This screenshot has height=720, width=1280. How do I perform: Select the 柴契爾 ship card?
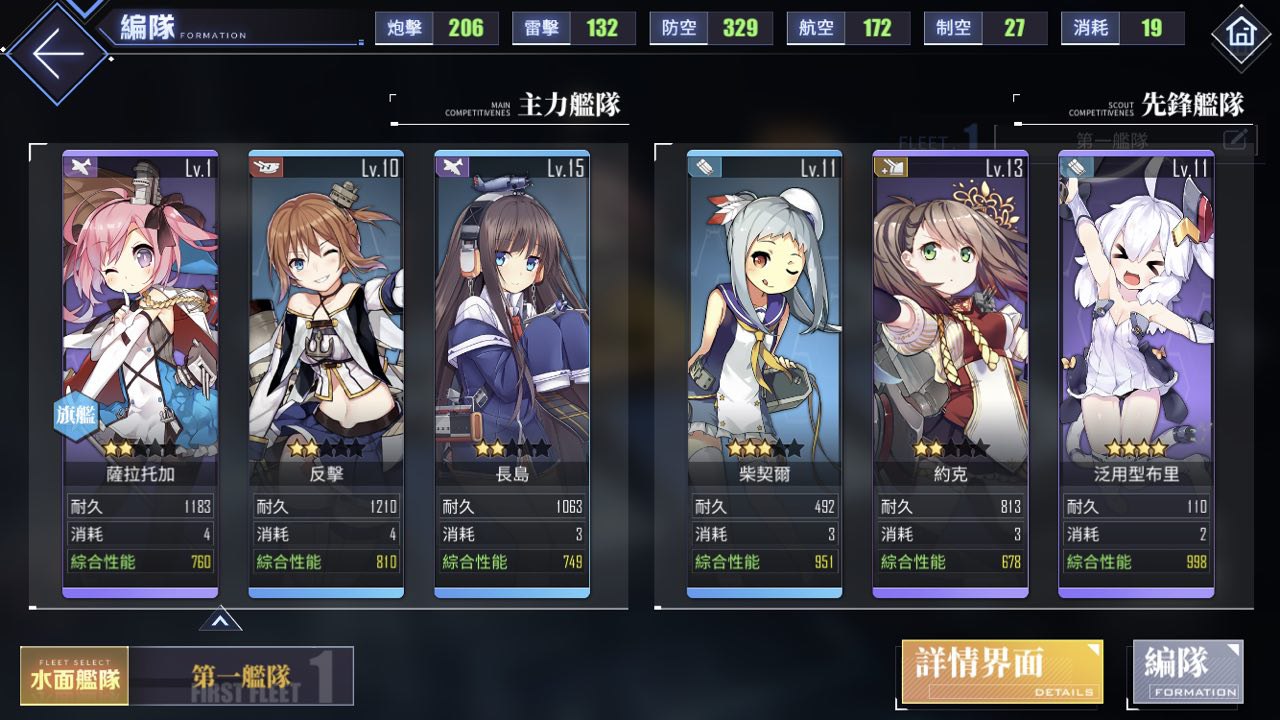click(764, 320)
